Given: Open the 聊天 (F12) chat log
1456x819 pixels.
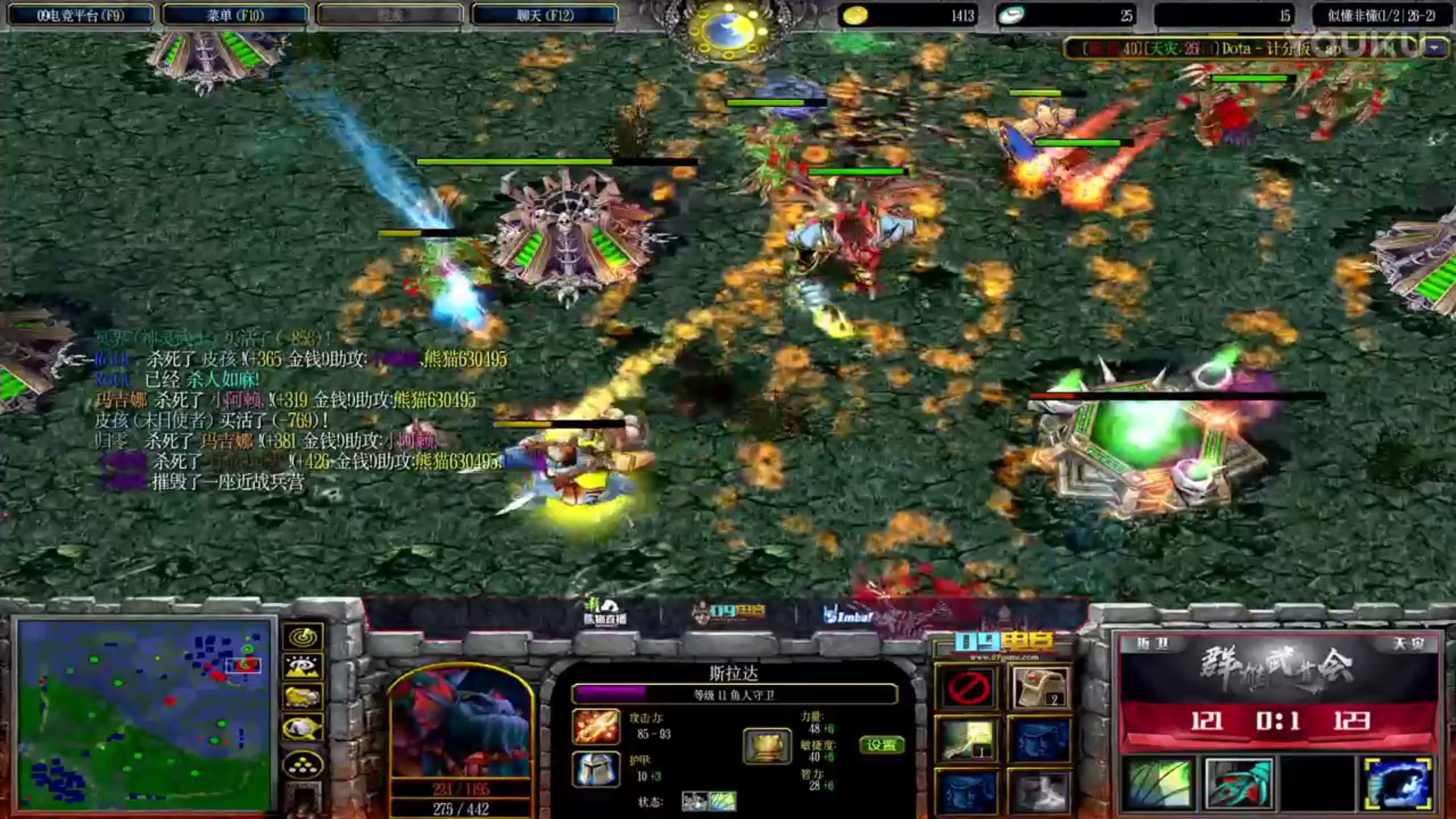Looking at the screenshot, I should tap(544, 15).
